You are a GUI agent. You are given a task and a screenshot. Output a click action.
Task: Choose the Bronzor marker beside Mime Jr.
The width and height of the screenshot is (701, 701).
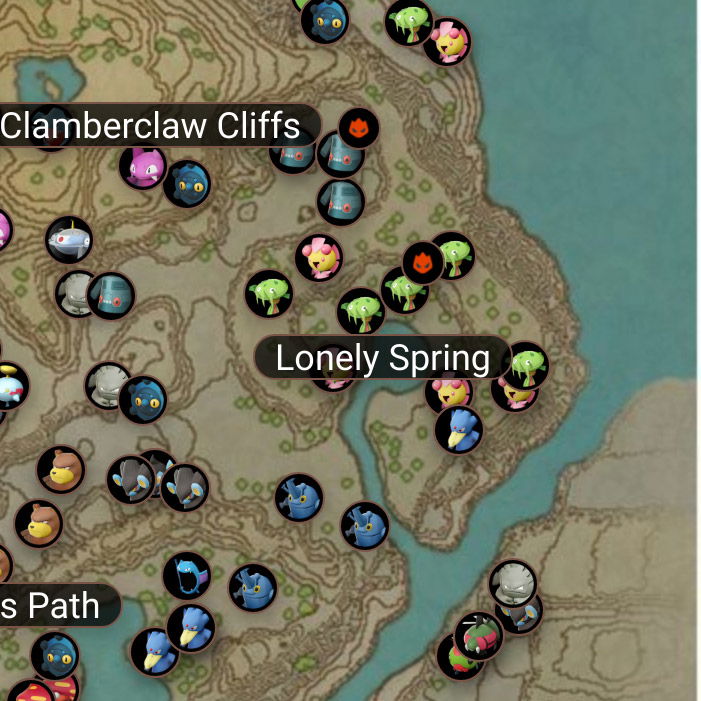(187, 184)
